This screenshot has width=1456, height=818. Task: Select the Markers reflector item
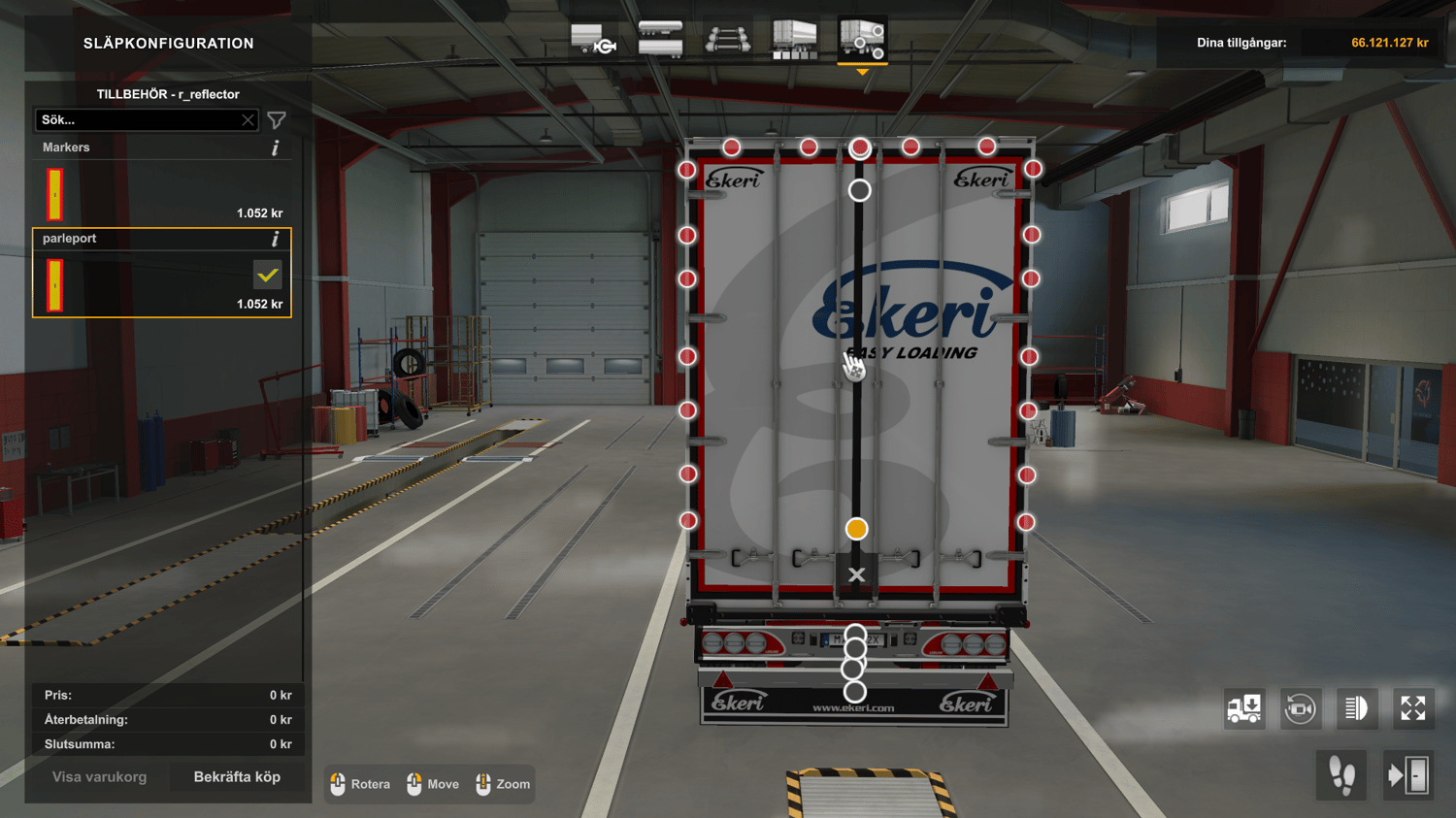161,192
